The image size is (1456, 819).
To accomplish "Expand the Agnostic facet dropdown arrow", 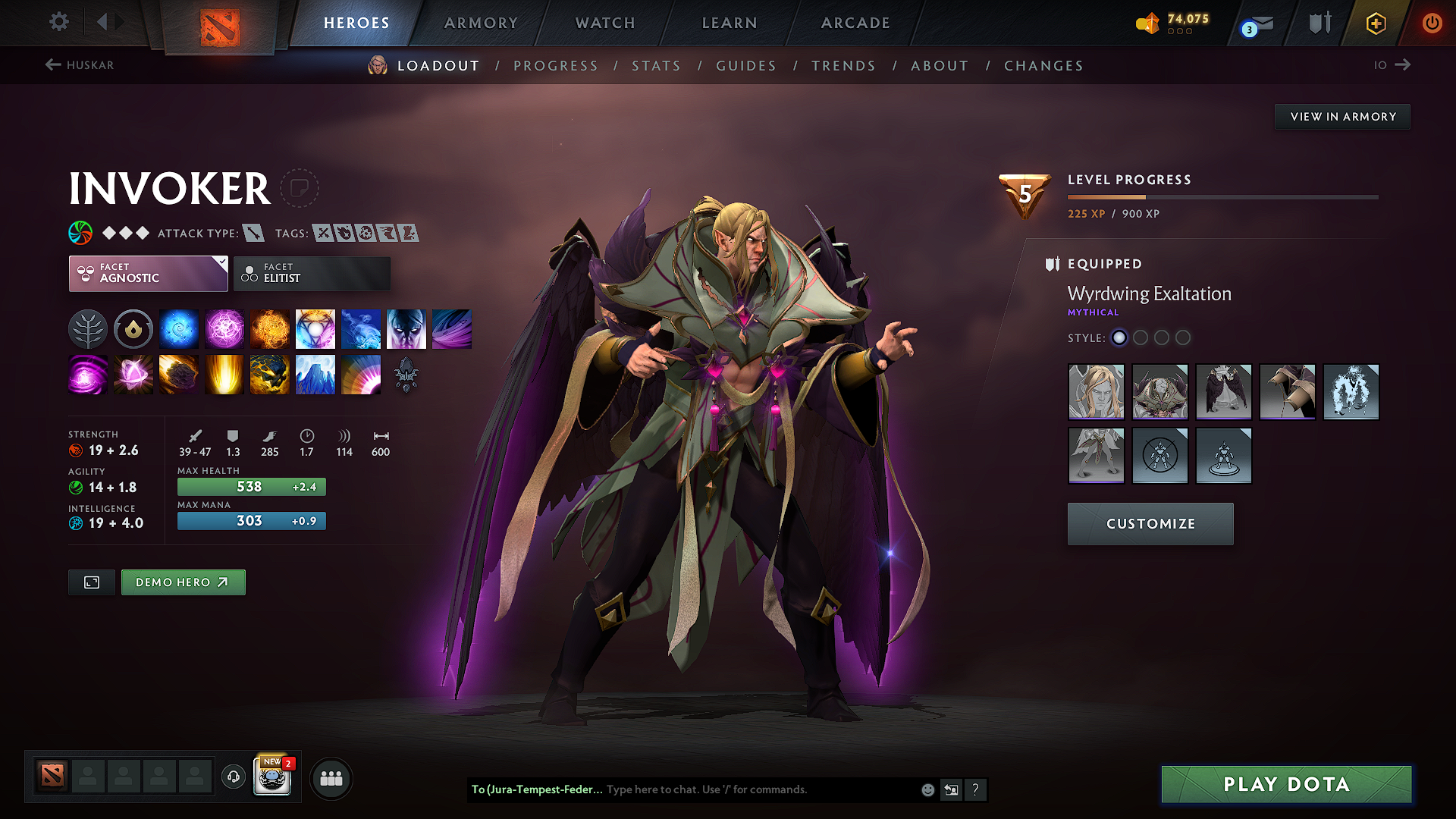I will tap(219, 263).
